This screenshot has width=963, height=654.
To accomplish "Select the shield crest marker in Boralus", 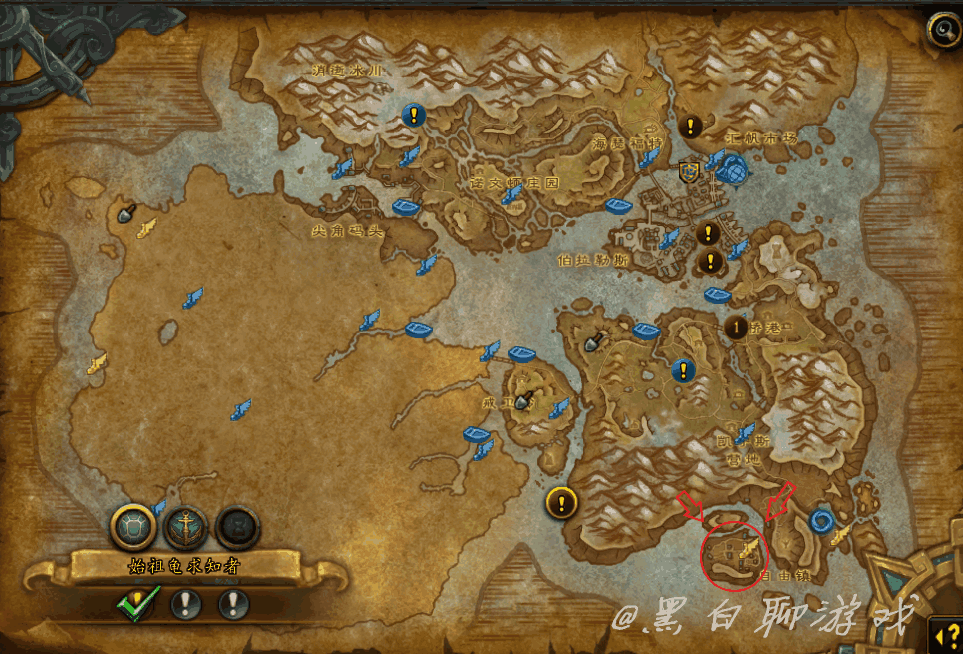I will [689, 171].
